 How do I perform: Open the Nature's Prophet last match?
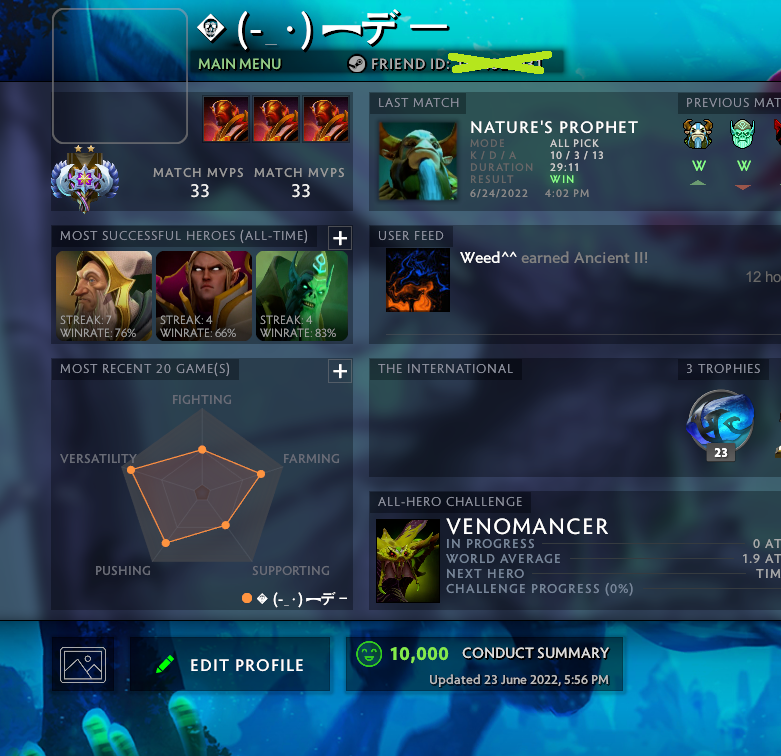[418, 160]
